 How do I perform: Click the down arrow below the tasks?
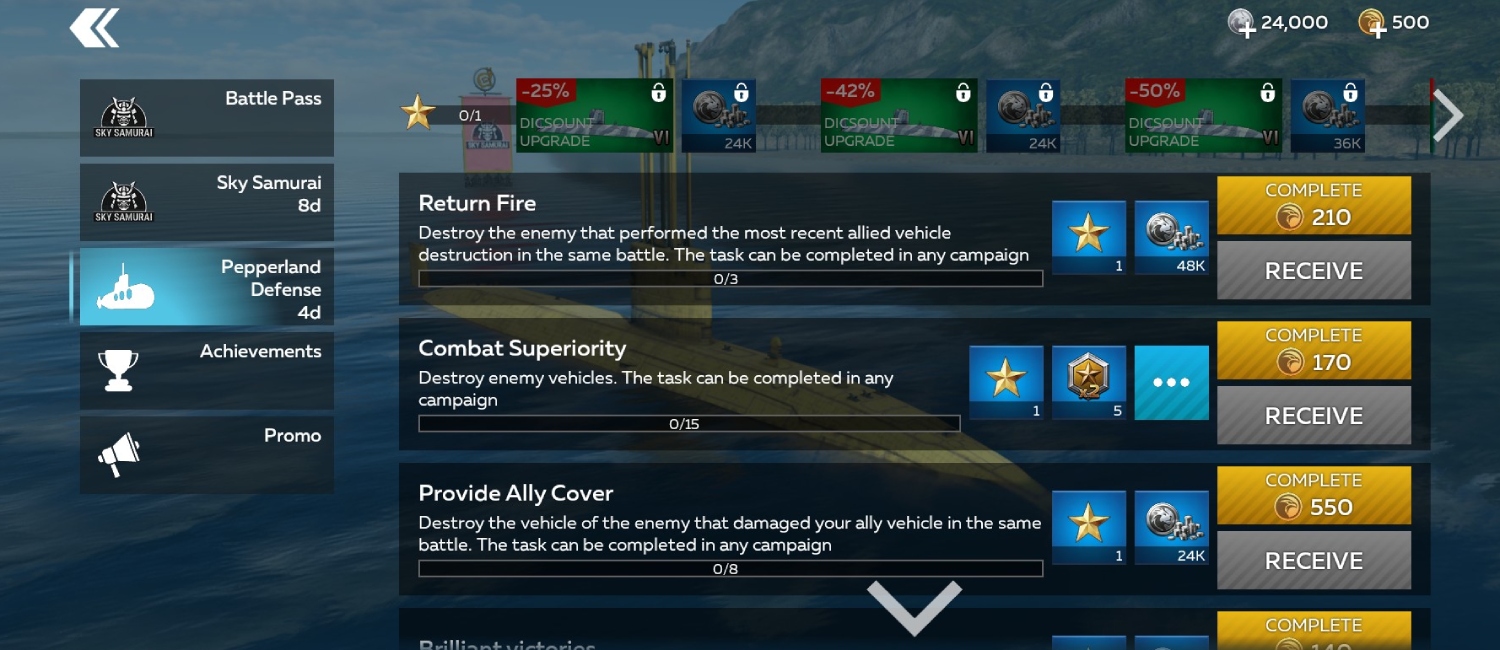click(914, 605)
